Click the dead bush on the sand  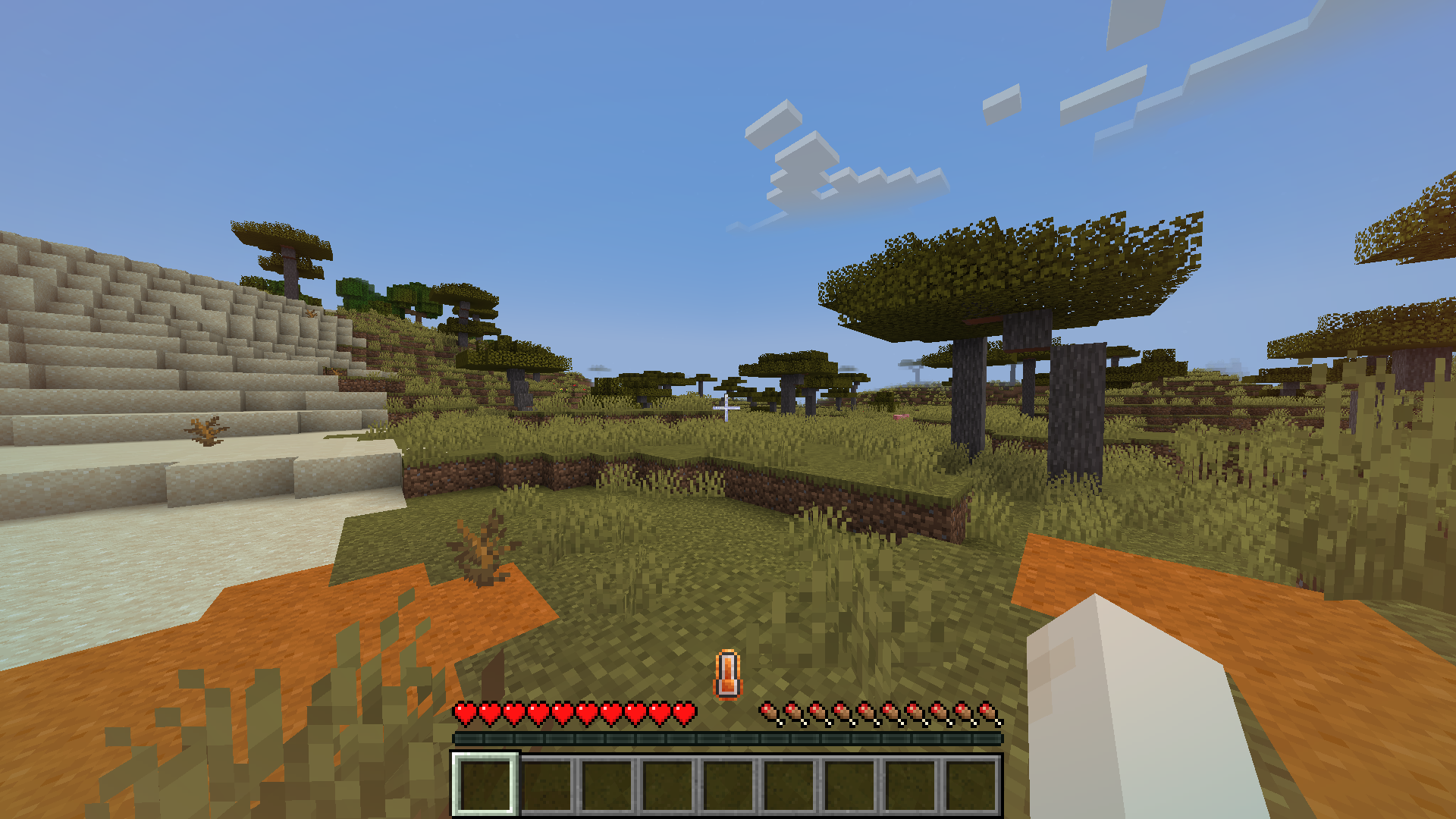pos(205,431)
